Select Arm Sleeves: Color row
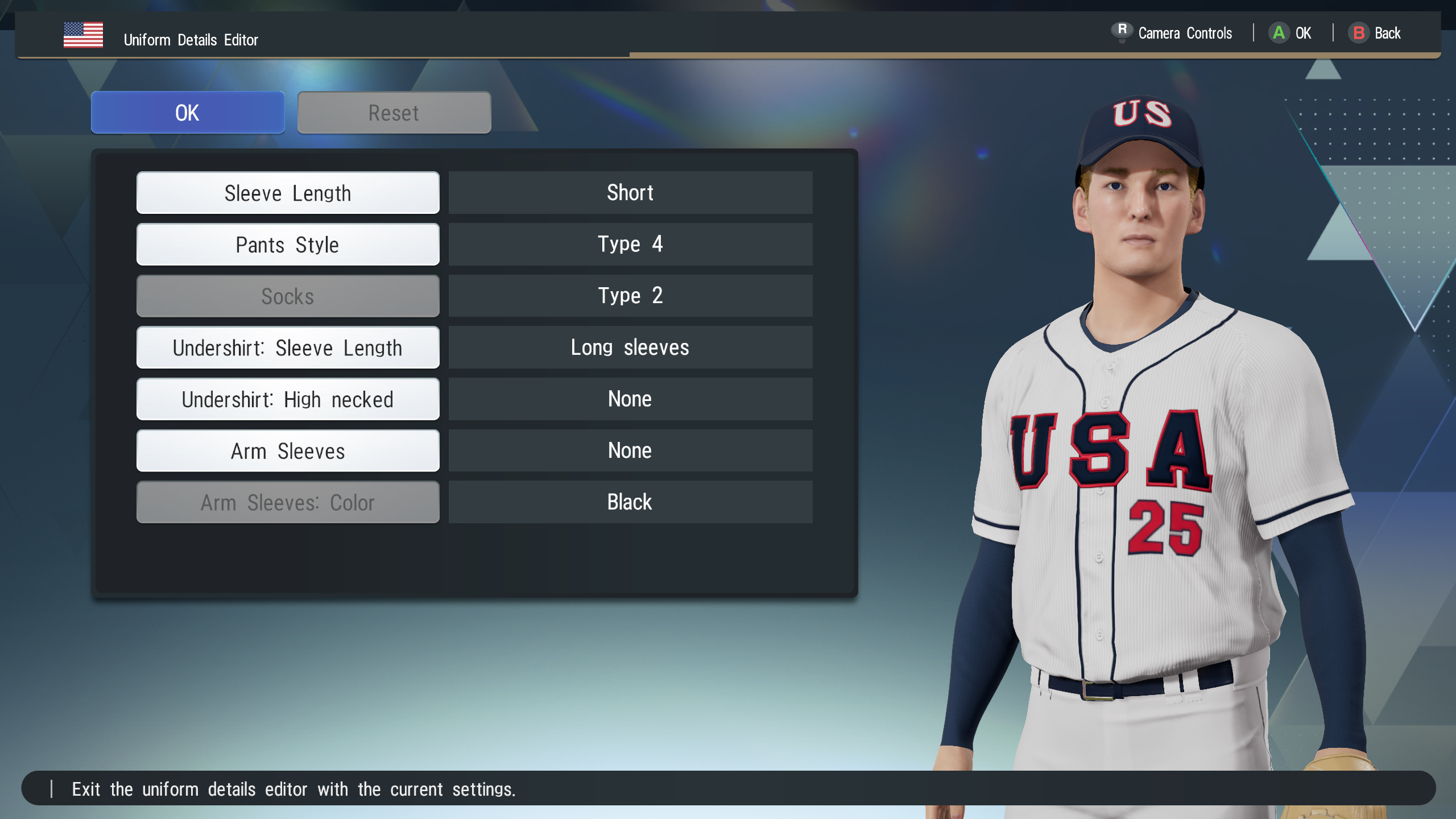1456x819 pixels. [x=288, y=503]
